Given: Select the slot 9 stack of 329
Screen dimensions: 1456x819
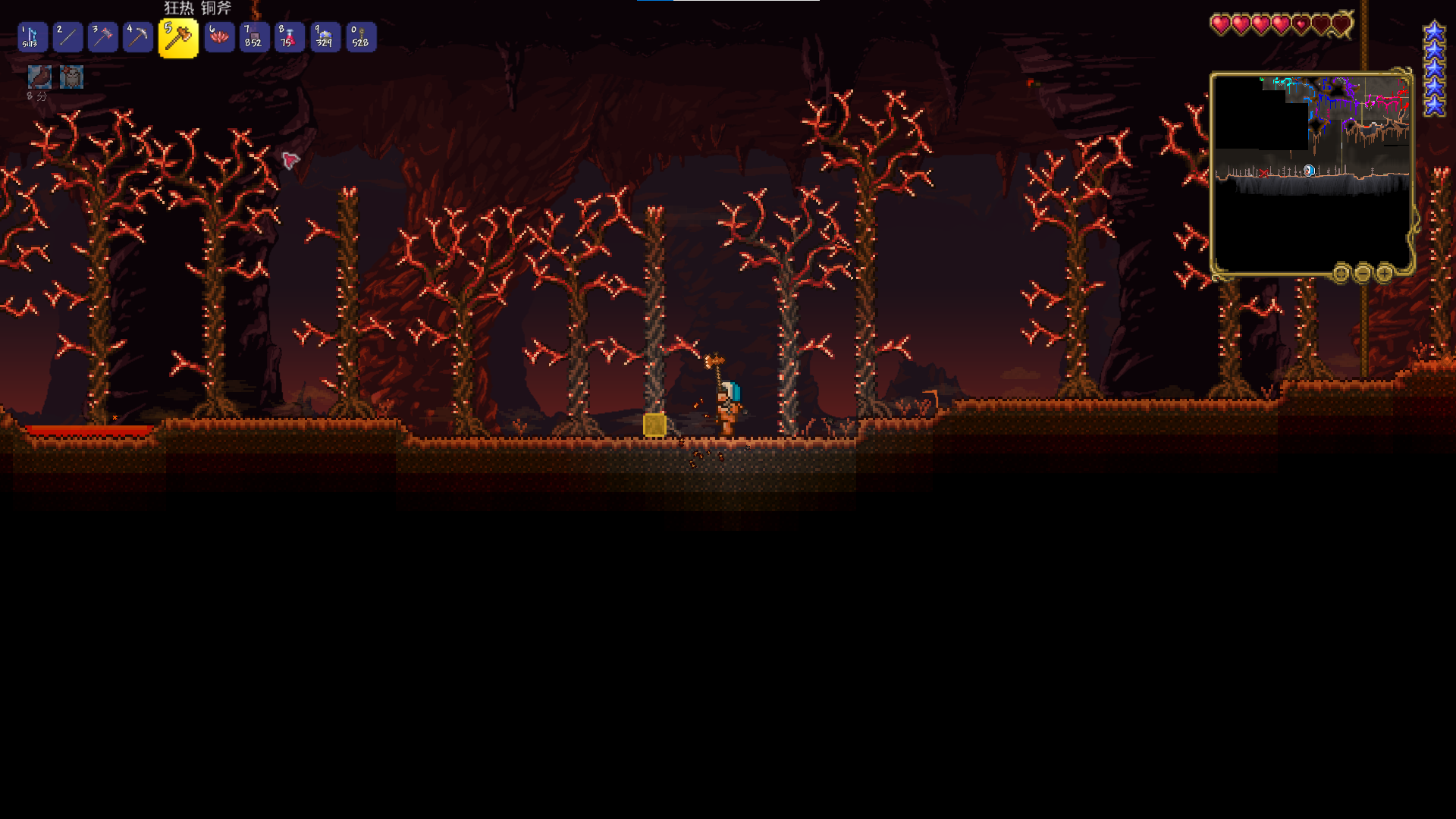Looking at the screenshot, I should (x=325, y=37).
